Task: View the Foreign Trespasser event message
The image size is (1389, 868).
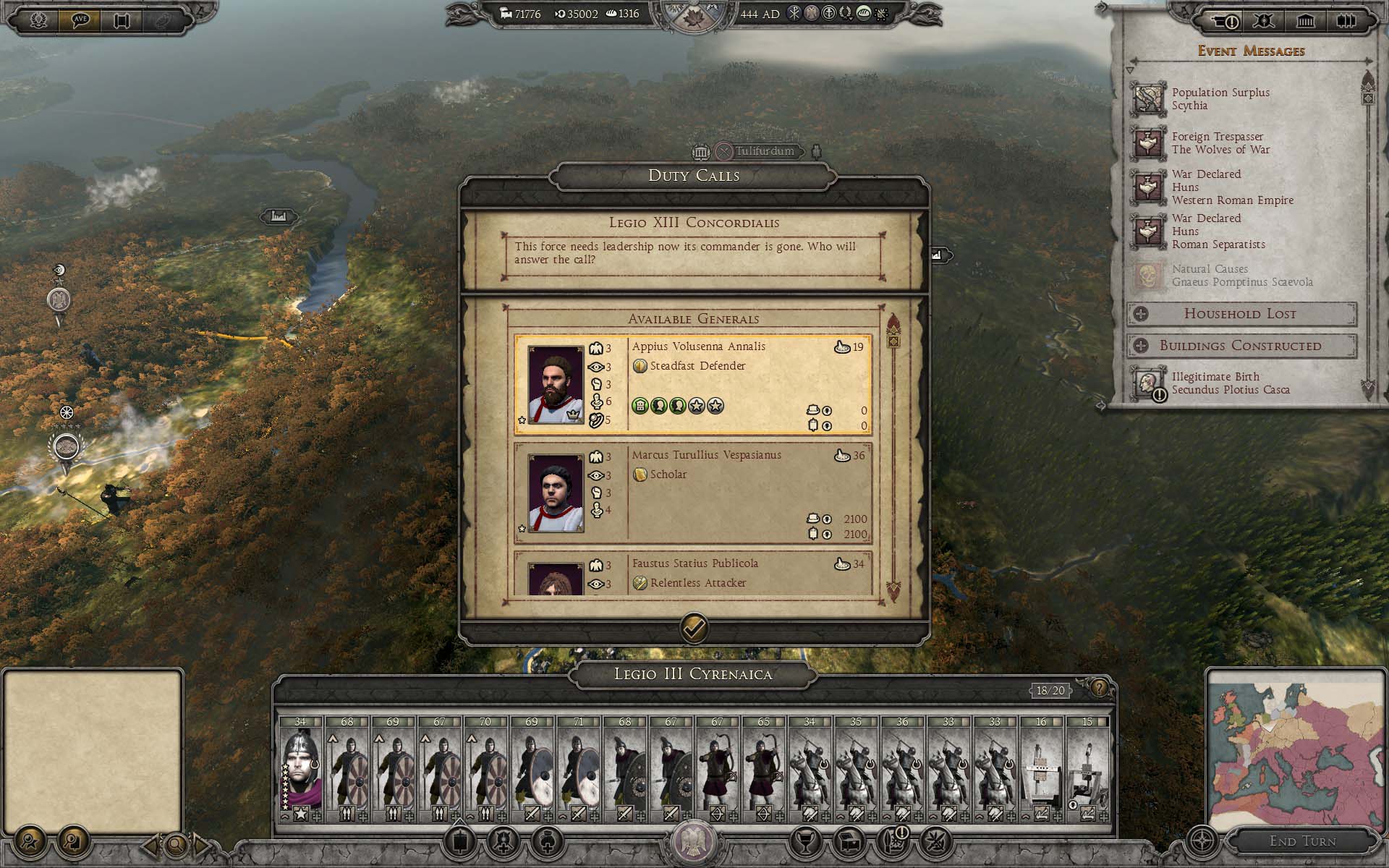Action: [x=1220, y=143]
